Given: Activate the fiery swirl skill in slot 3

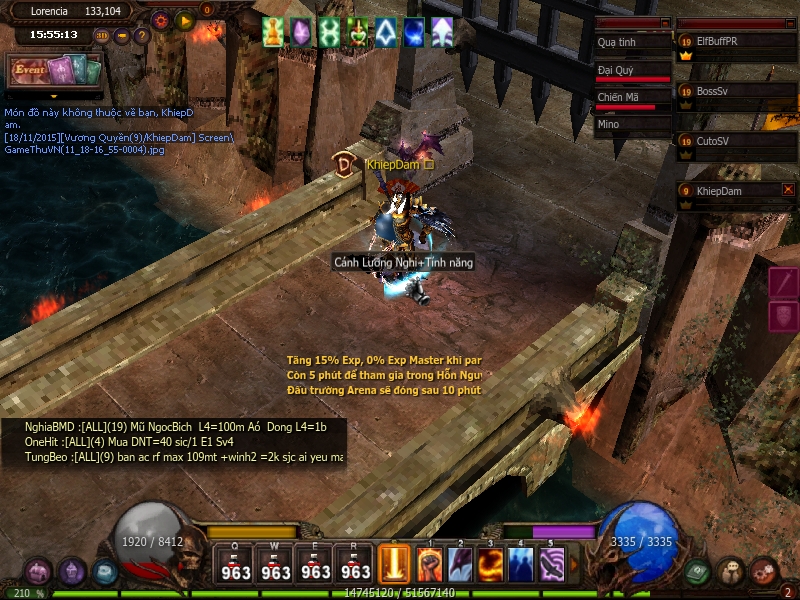Looking at the screenshot, I should [490, 565].
